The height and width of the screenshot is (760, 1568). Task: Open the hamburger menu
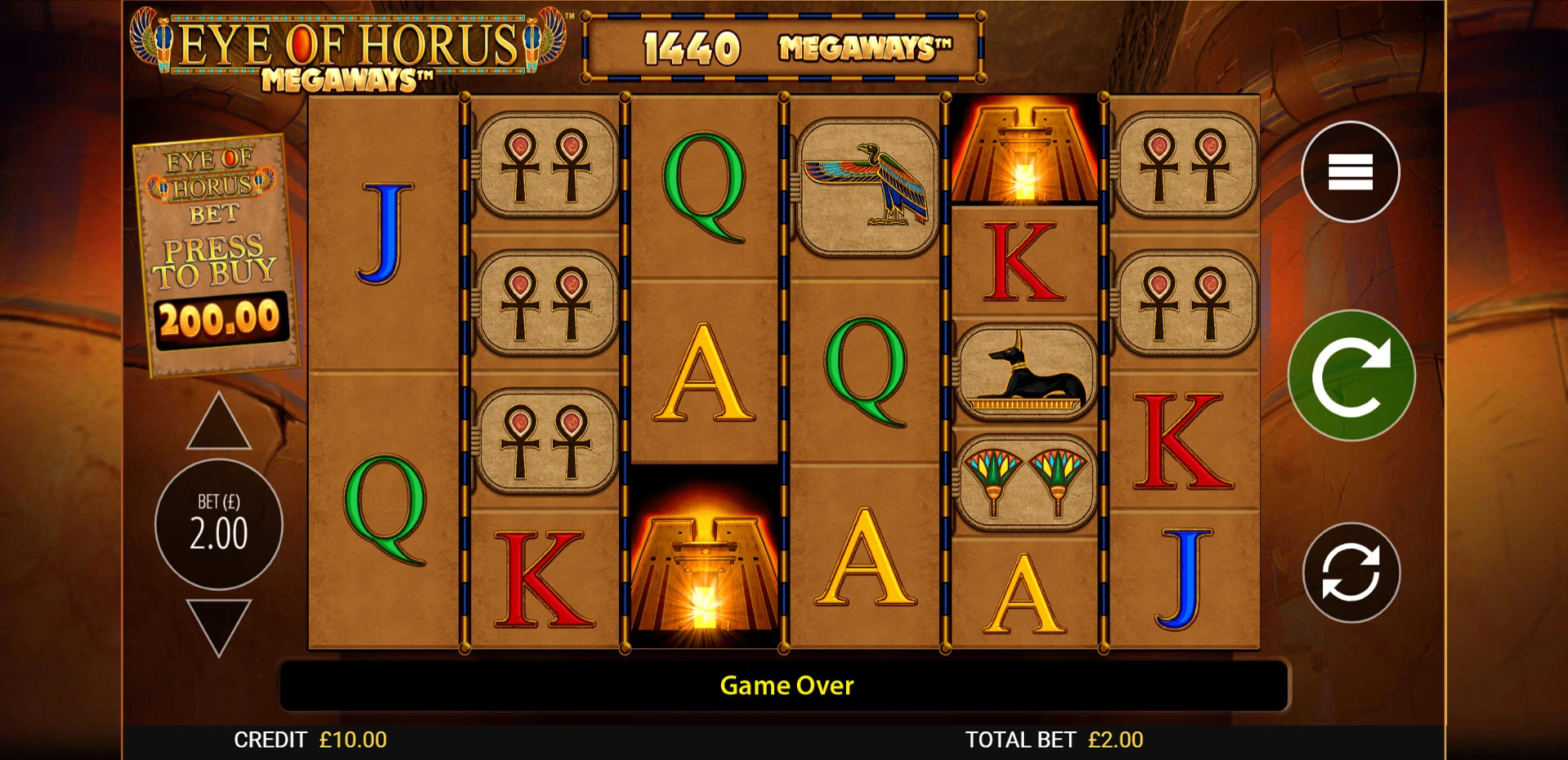coord(1349,172)
